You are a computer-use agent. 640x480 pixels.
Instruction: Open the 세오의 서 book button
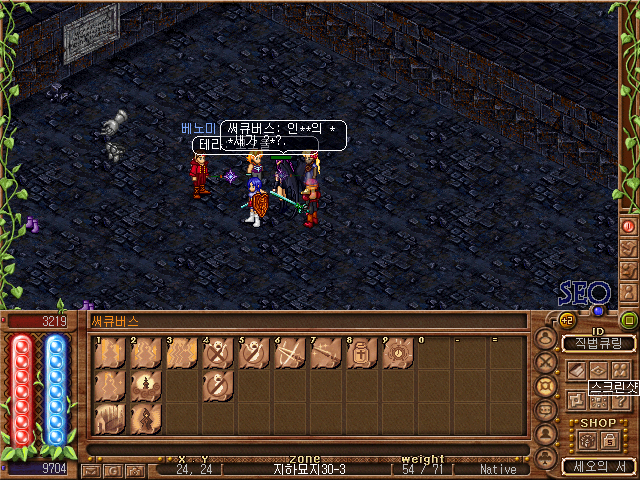598,465
